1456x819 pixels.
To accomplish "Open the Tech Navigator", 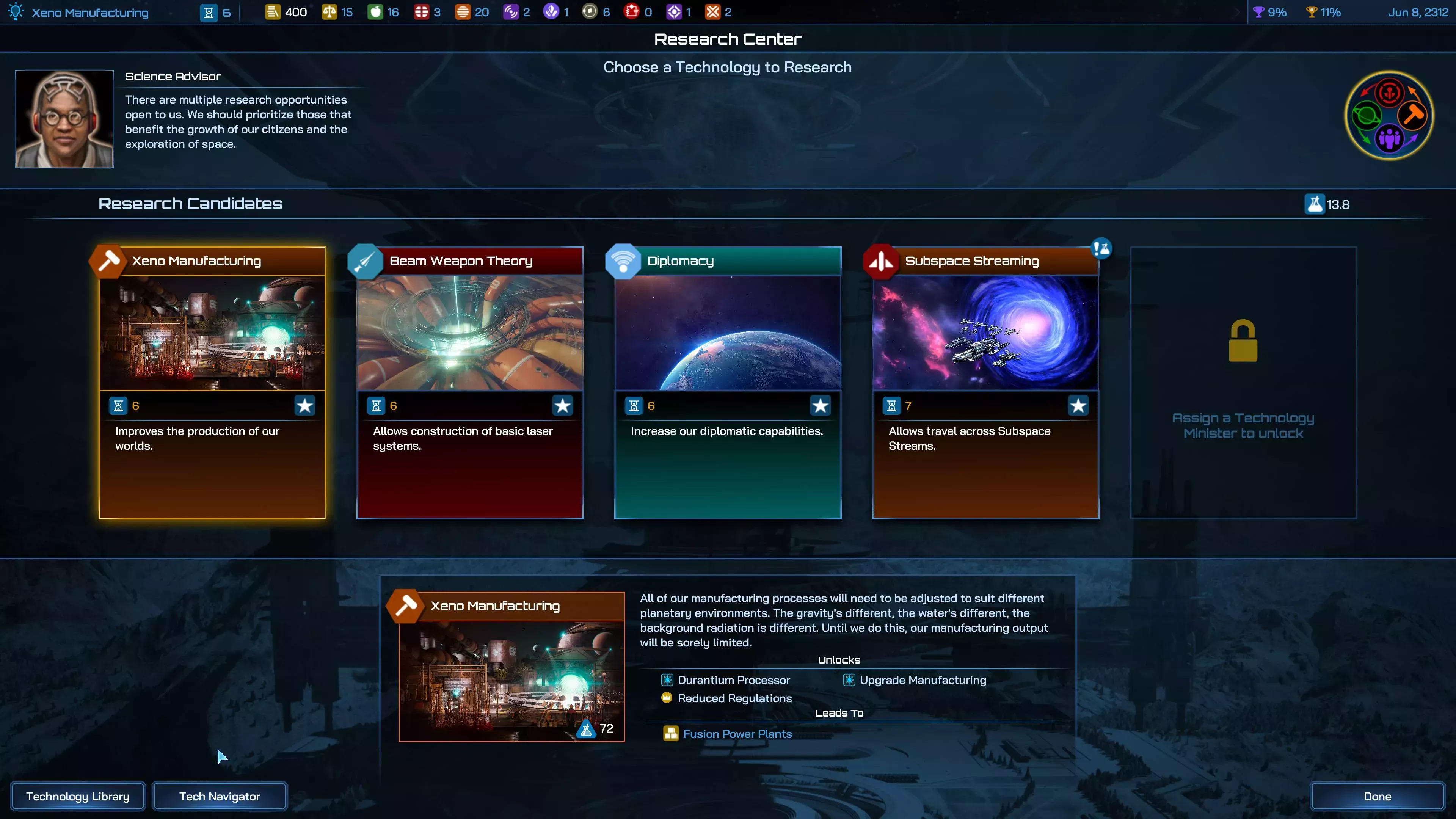I will click(x=219, y=796).
